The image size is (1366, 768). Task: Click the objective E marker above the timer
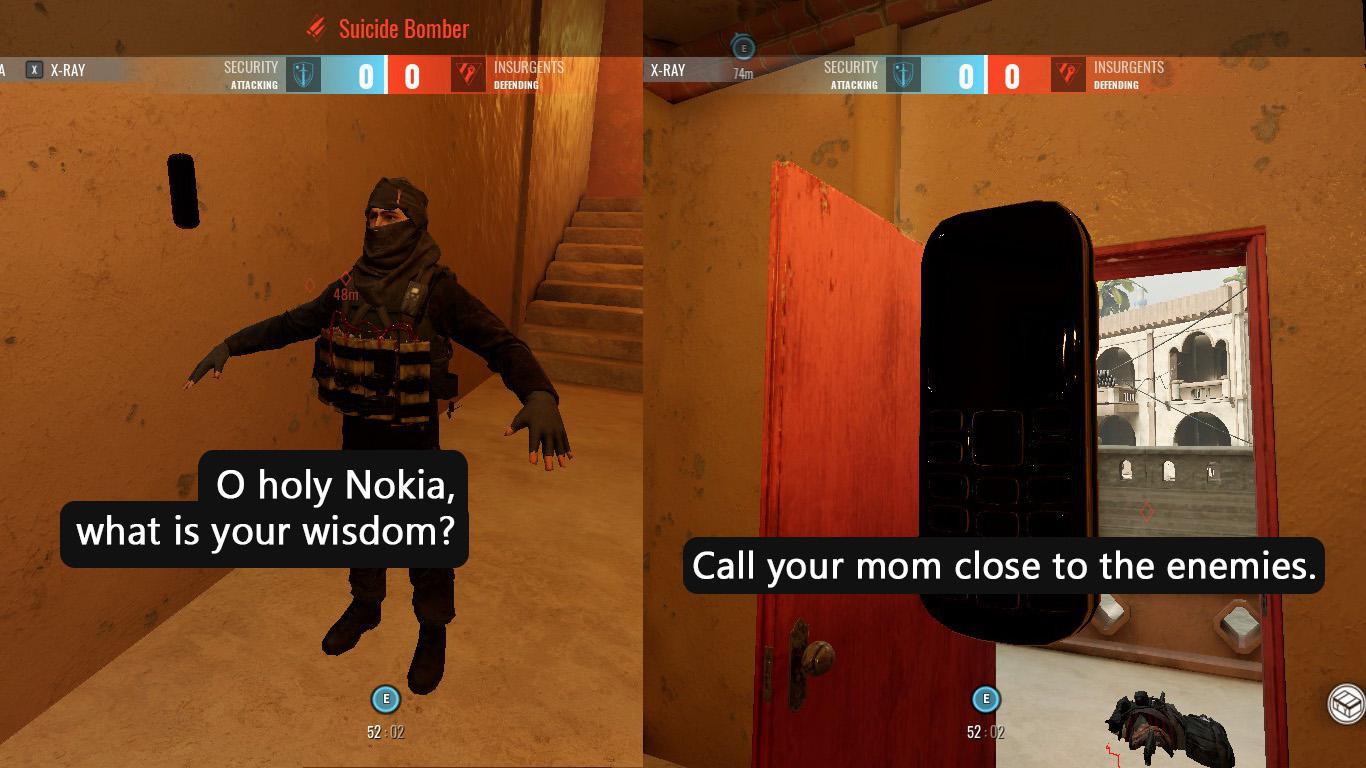(384, 700)
